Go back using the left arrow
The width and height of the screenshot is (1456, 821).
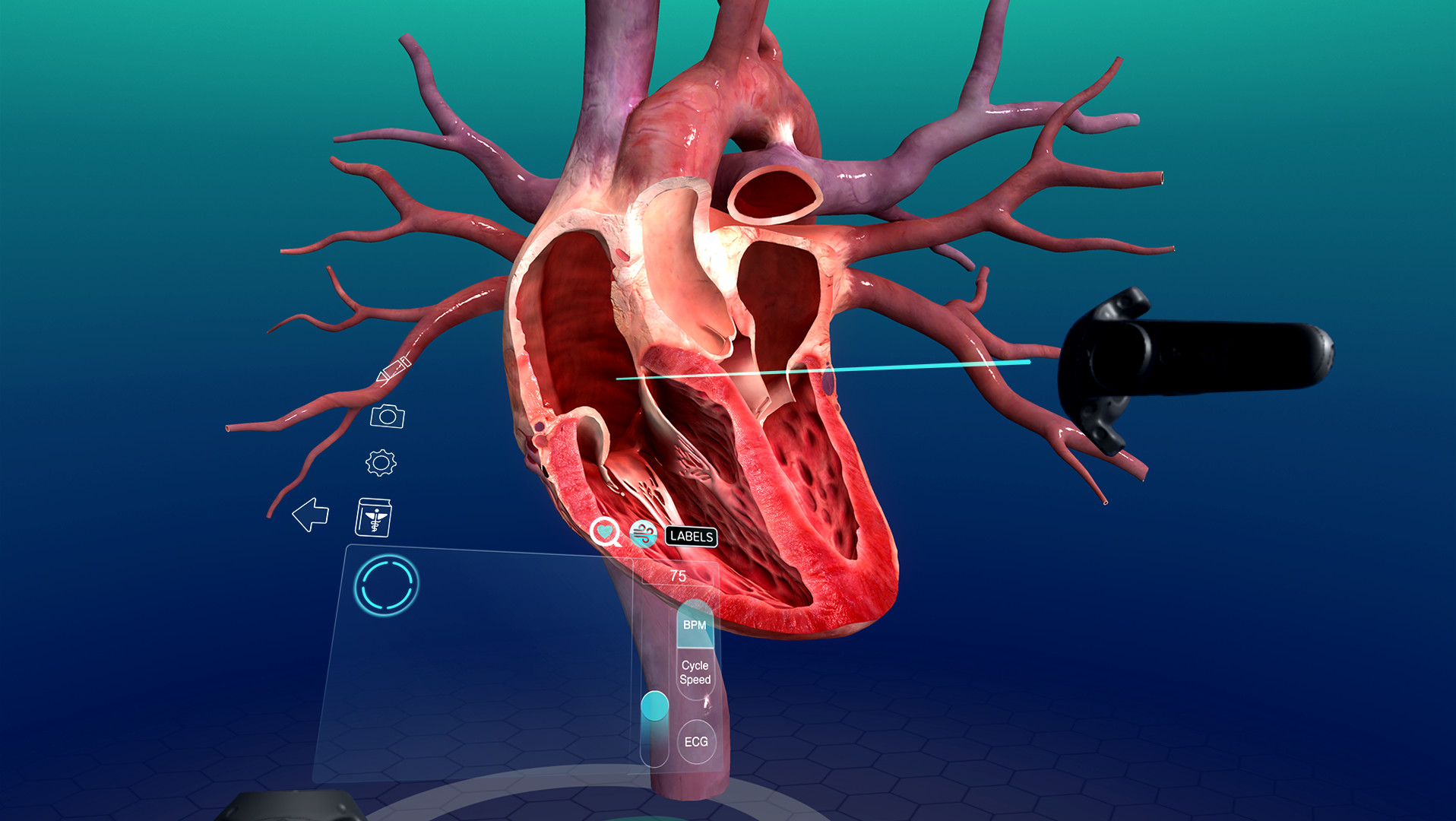tap(311, 515)
